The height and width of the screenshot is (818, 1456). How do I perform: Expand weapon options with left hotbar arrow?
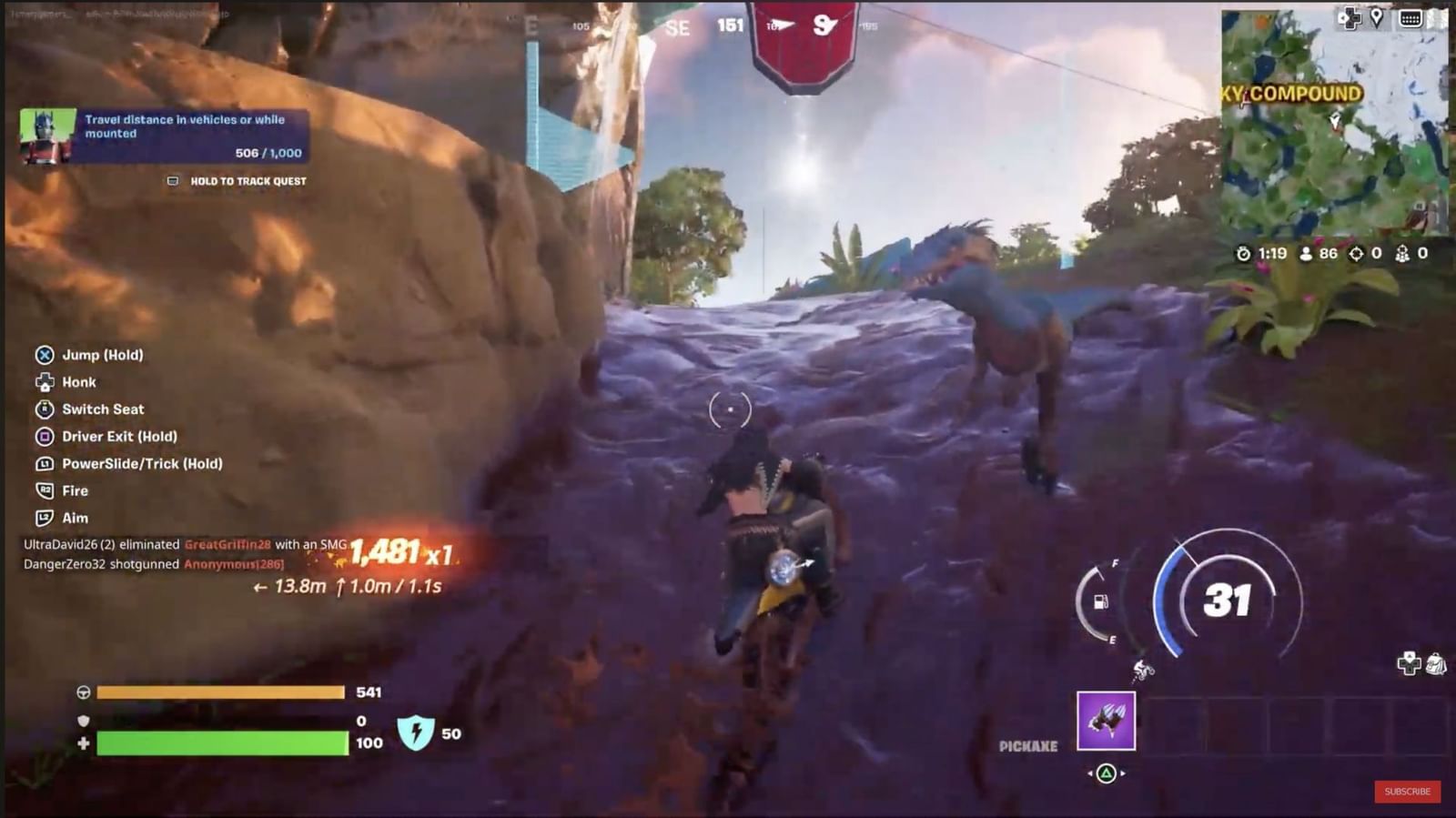click(1090, 773)
